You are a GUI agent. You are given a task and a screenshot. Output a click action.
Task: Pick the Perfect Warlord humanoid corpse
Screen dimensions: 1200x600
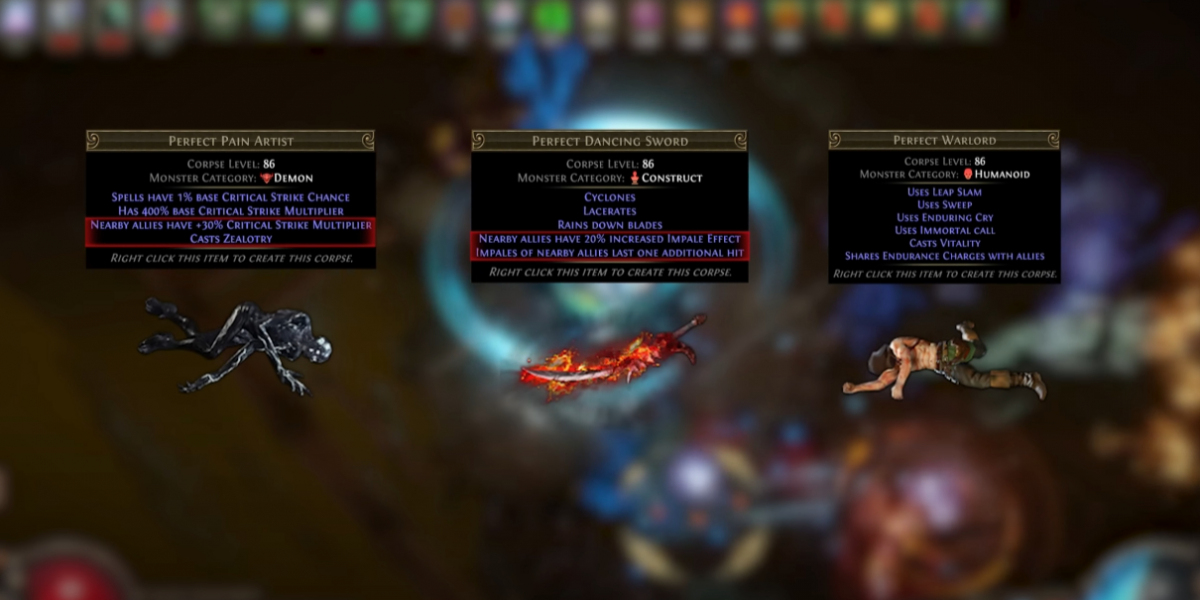(943, 362)
